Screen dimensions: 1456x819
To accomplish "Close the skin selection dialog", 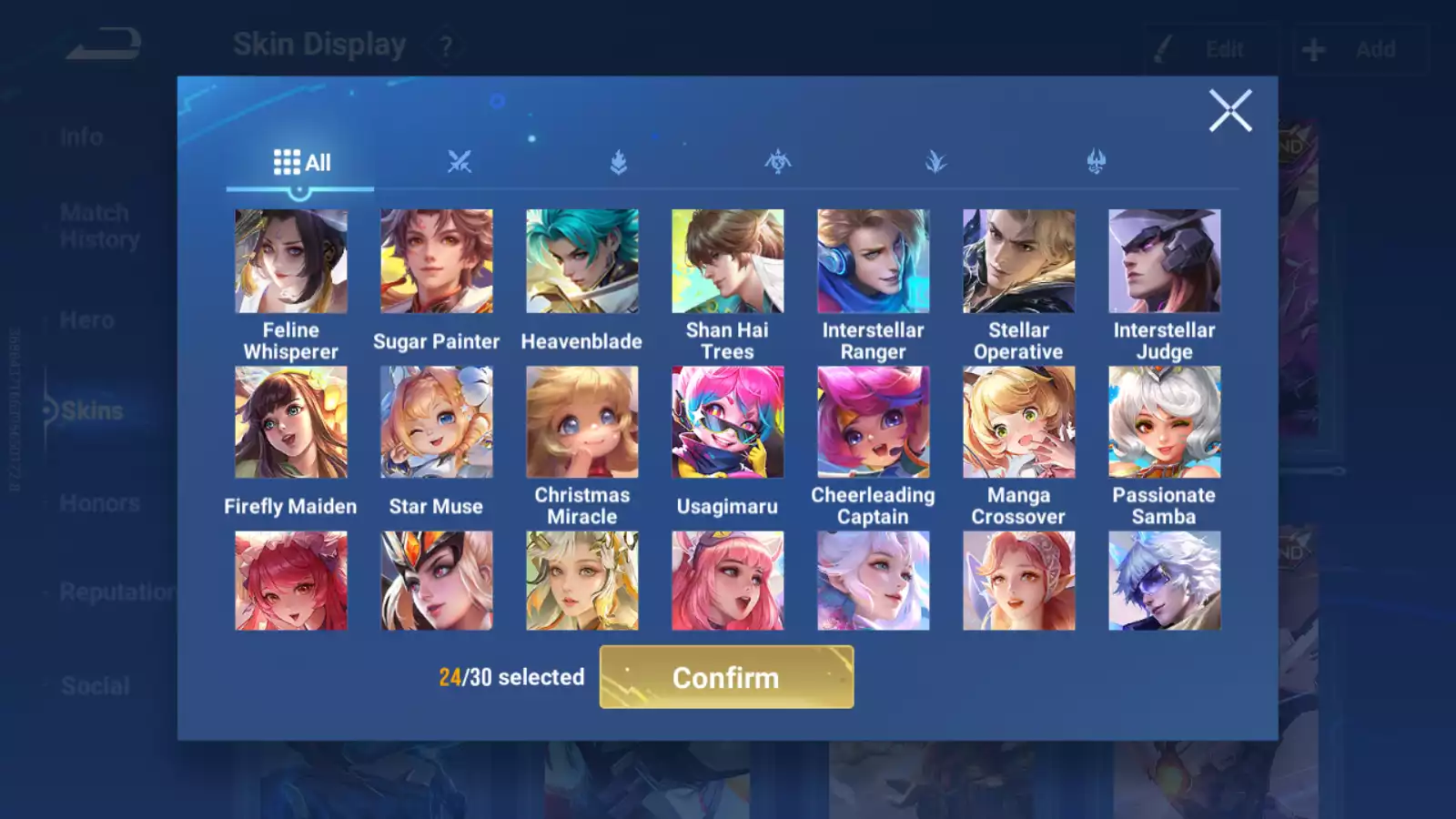I will tap(1231, 111).
